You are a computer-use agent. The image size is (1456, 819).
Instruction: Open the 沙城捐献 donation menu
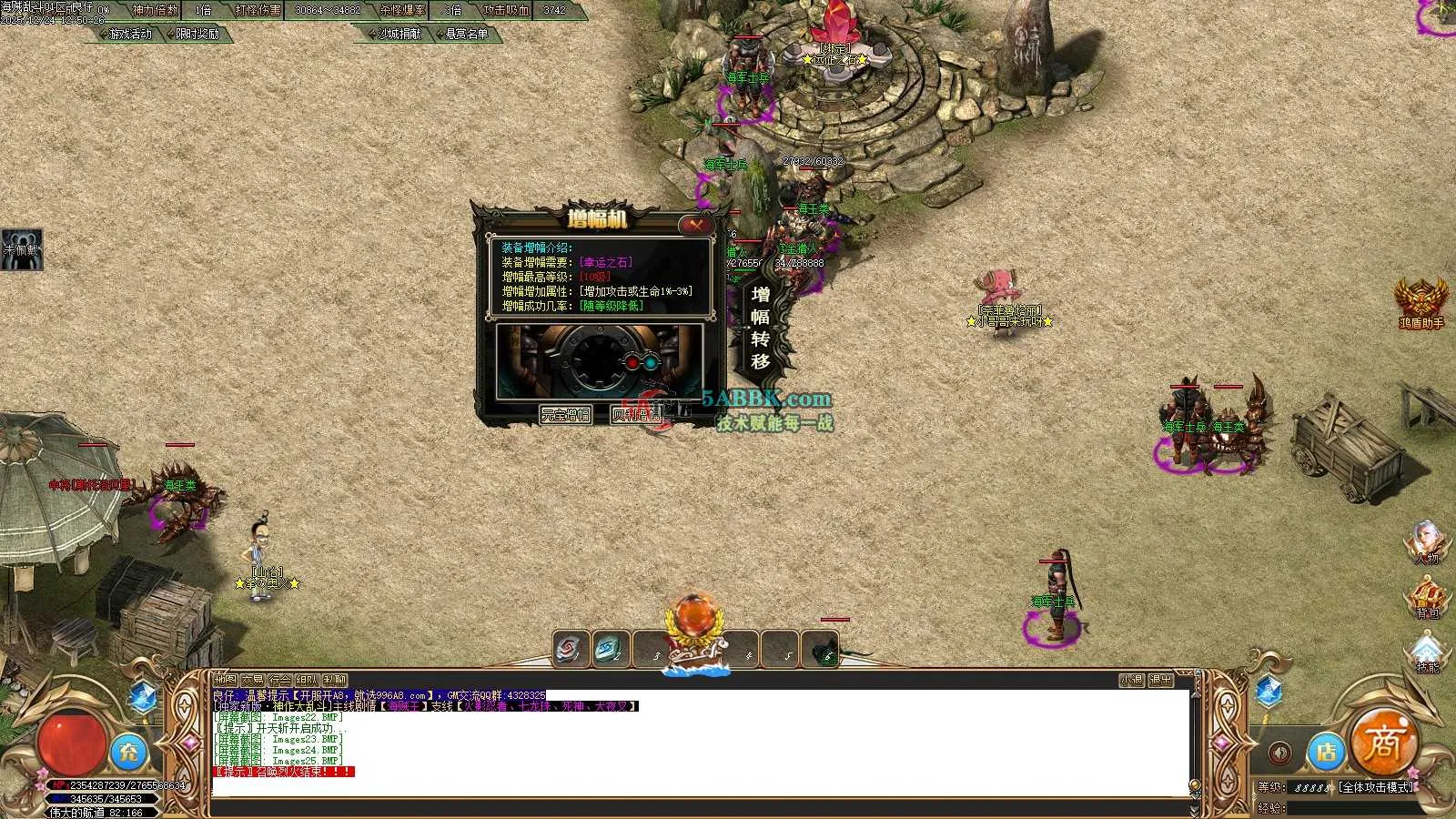tap(399, 34)
